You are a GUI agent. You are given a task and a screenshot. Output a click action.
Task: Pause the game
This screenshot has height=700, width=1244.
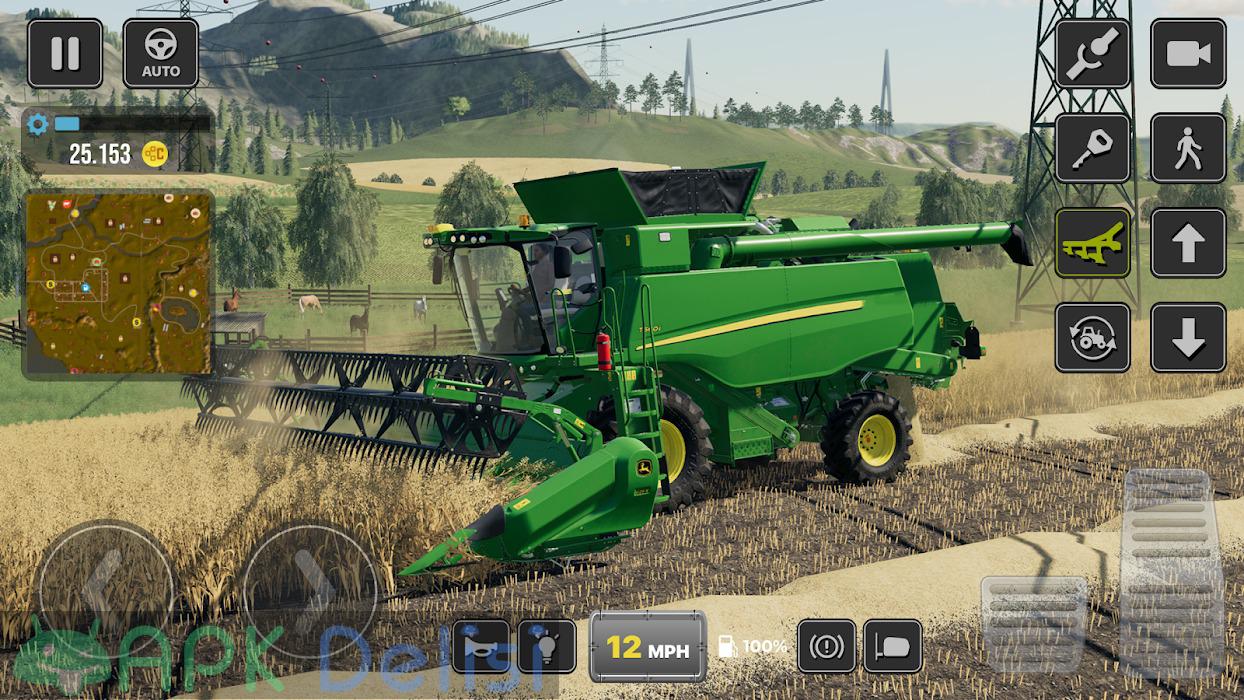click(65, 53)
